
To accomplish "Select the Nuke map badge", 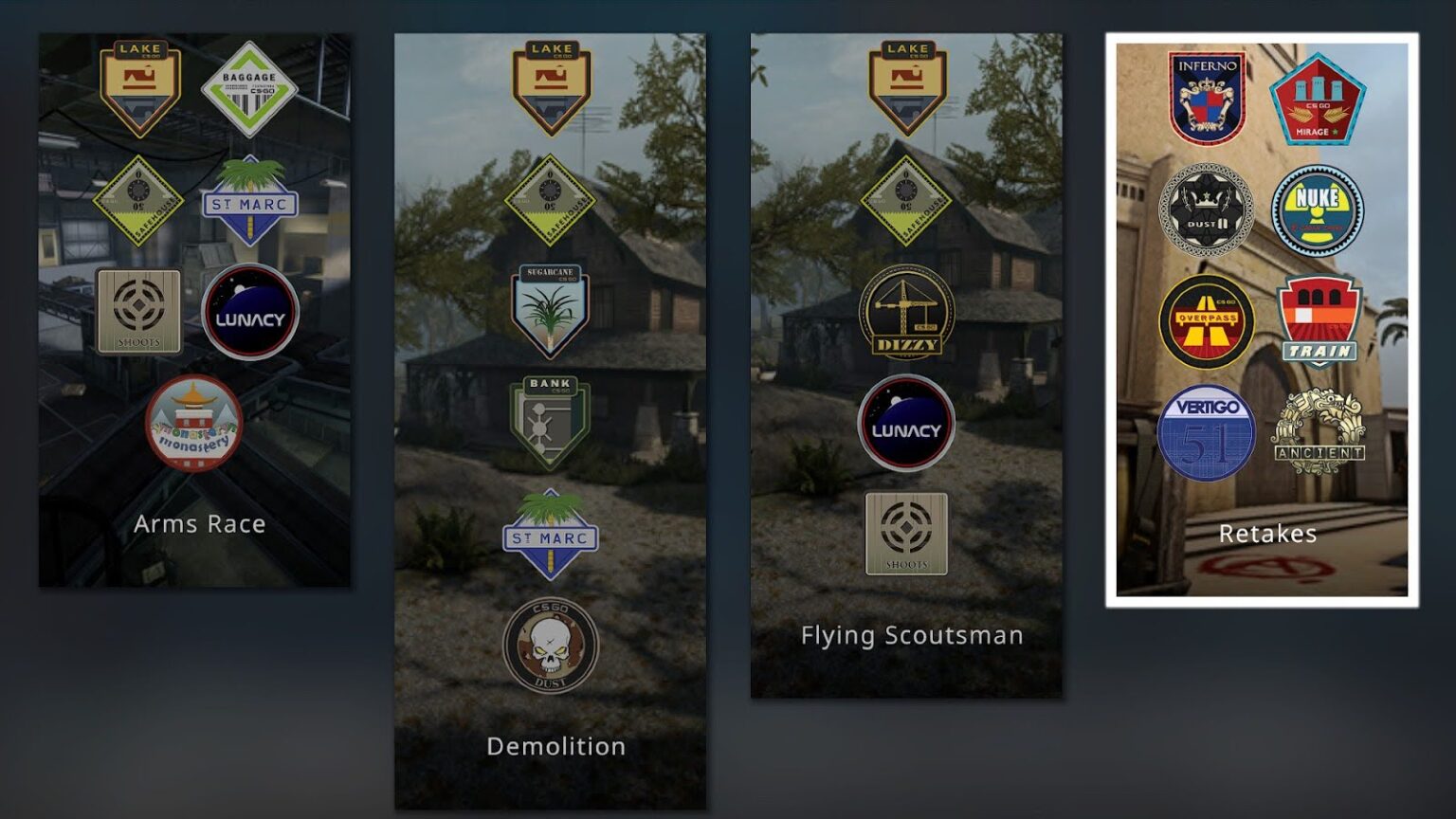I will [1318, 210].
